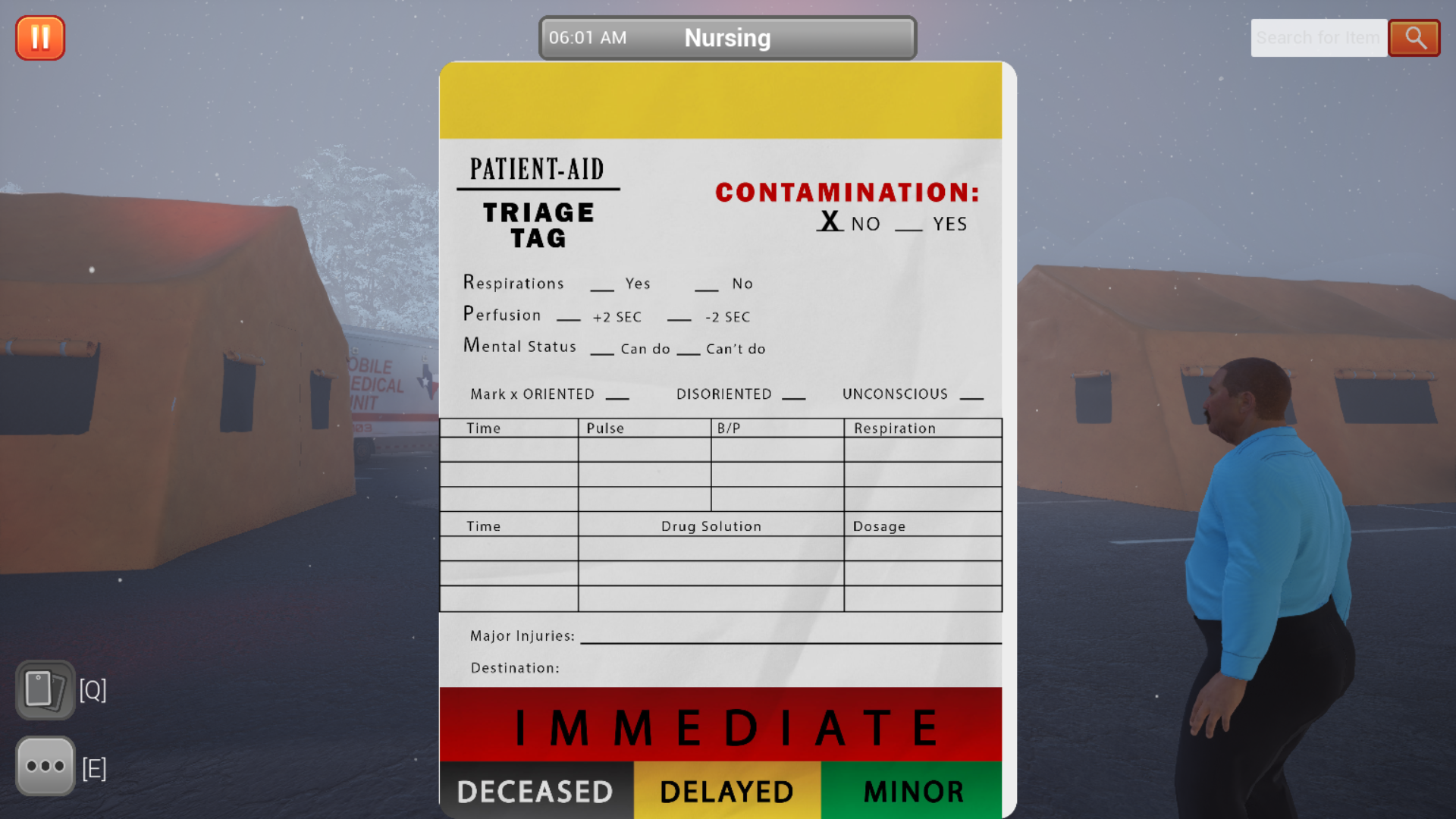Mark contamination YES blank

(x=908, y=224)
